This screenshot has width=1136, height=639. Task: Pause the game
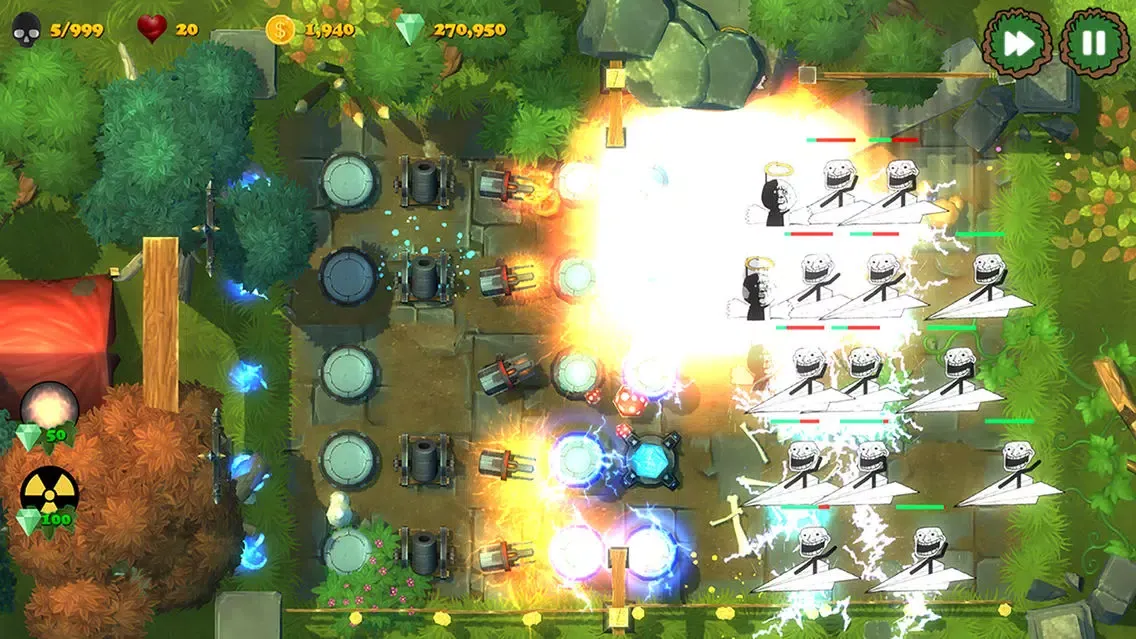1093,43
